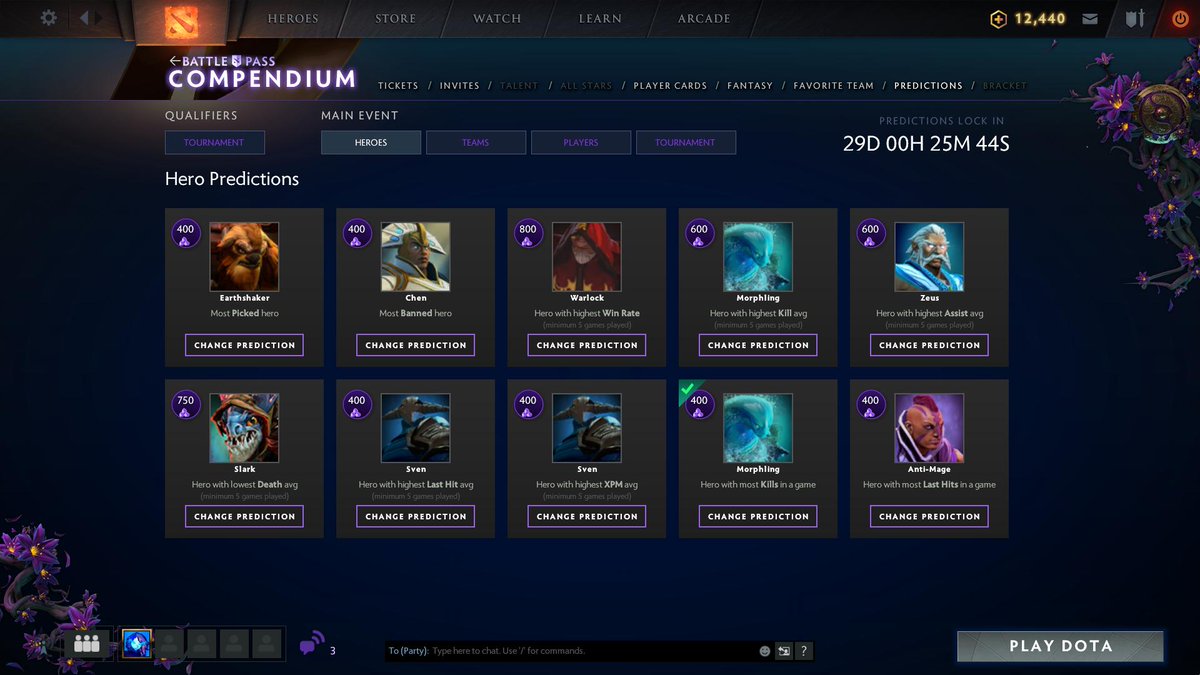Image resolution: width=1200 pixels, height=675 pixels.
Task: Select the Qualifiers Tournament button
Action: (214, 143)
